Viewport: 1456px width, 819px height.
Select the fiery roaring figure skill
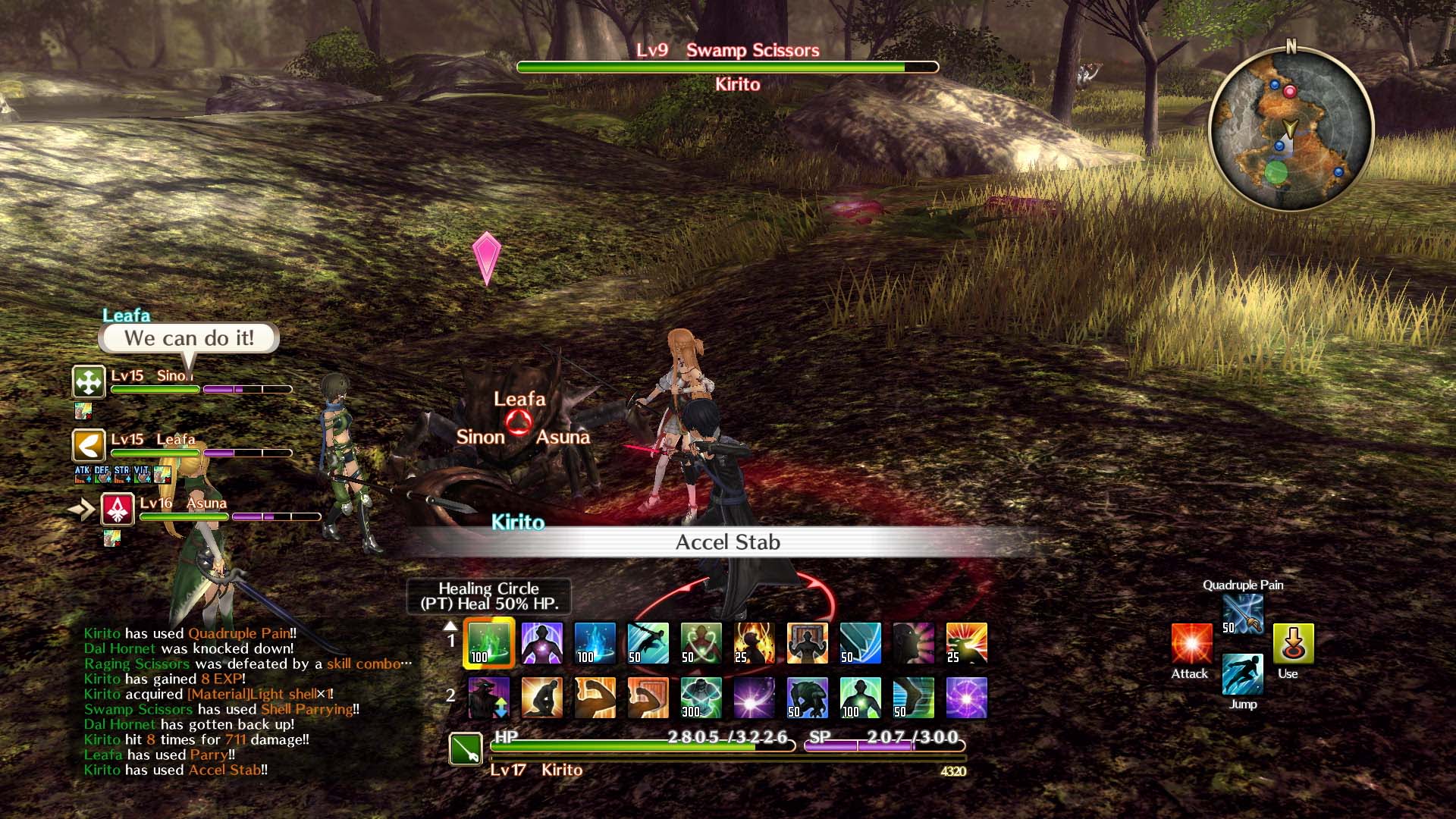coord(754,643)
